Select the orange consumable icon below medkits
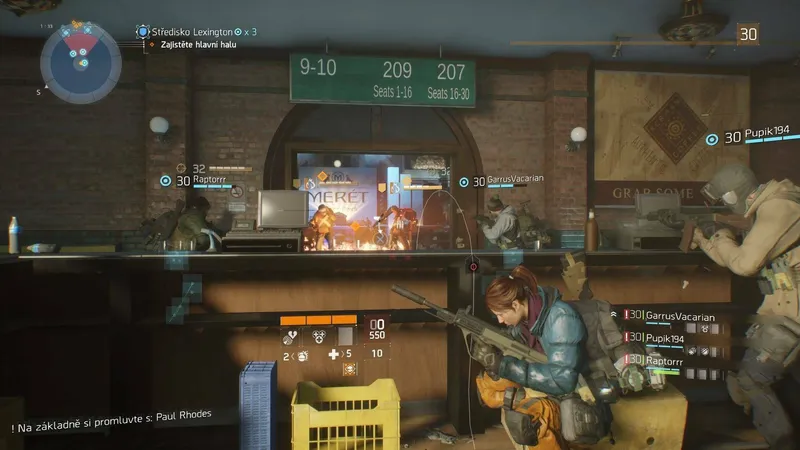 [349, 369]
